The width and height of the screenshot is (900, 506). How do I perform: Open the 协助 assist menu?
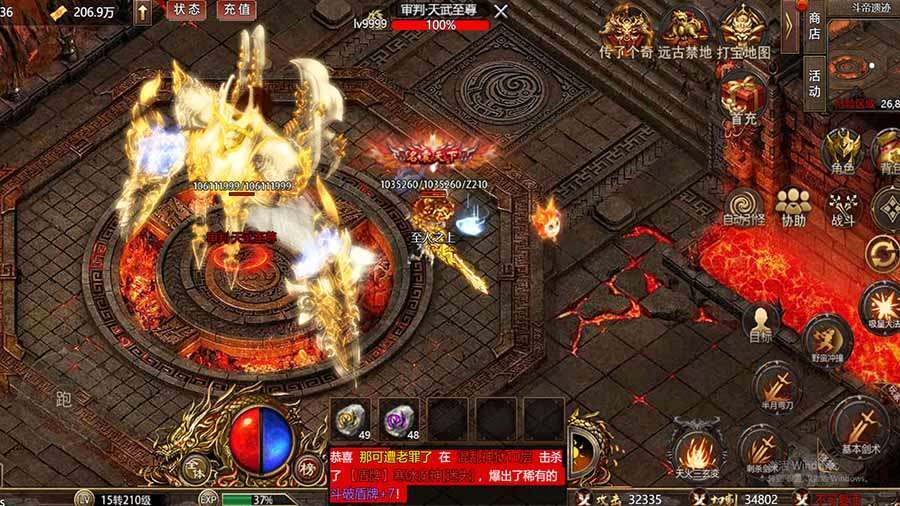(793, 206)
